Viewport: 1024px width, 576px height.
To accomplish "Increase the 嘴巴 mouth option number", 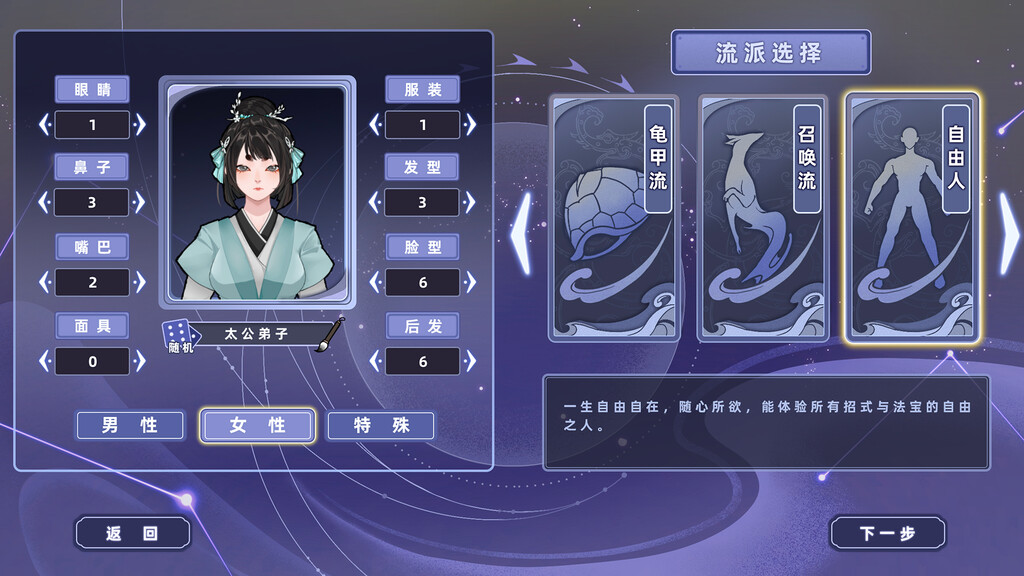I will point(141,282).
